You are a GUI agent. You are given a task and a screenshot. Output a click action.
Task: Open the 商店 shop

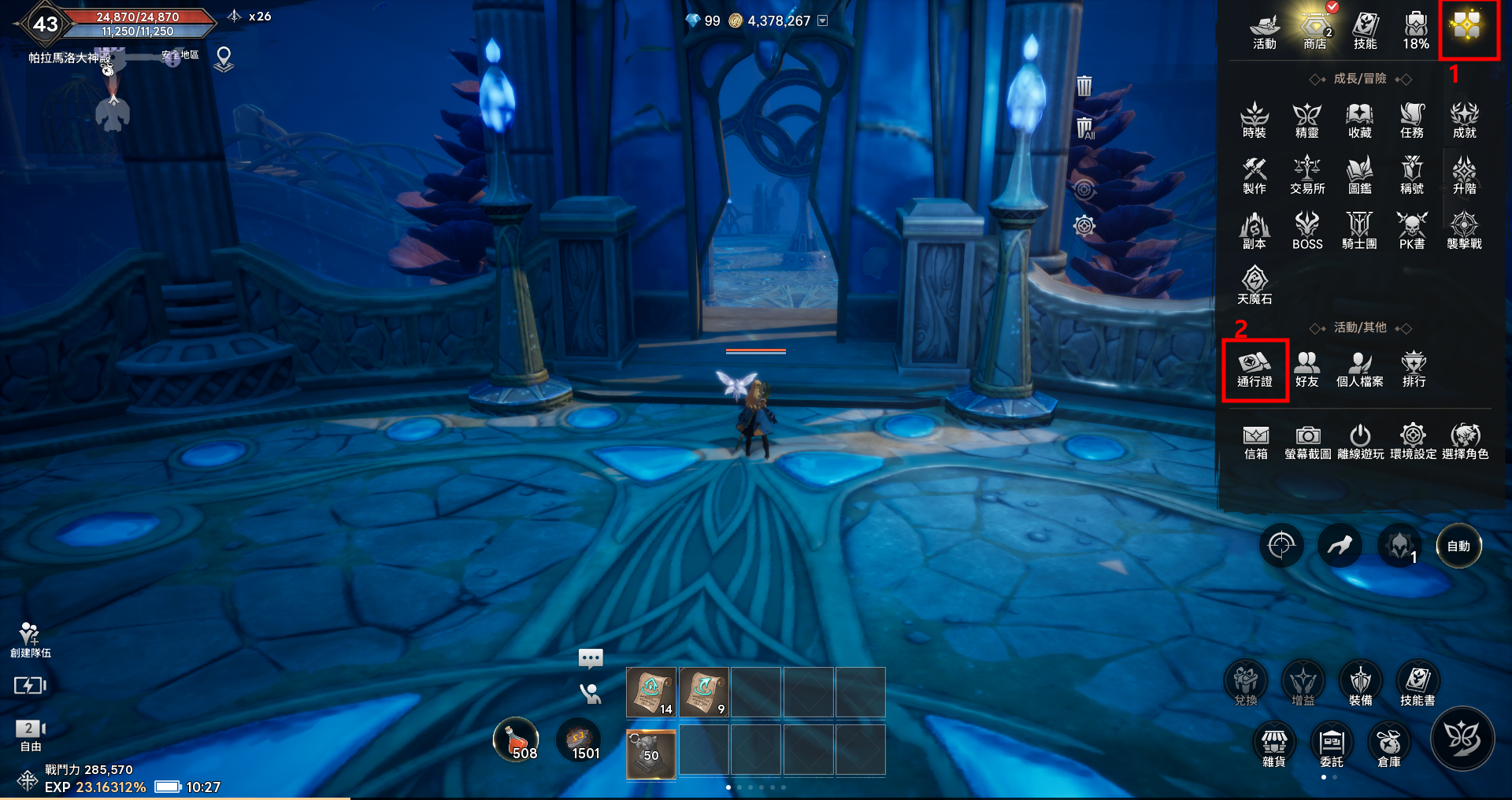(x=1315, y=30)
